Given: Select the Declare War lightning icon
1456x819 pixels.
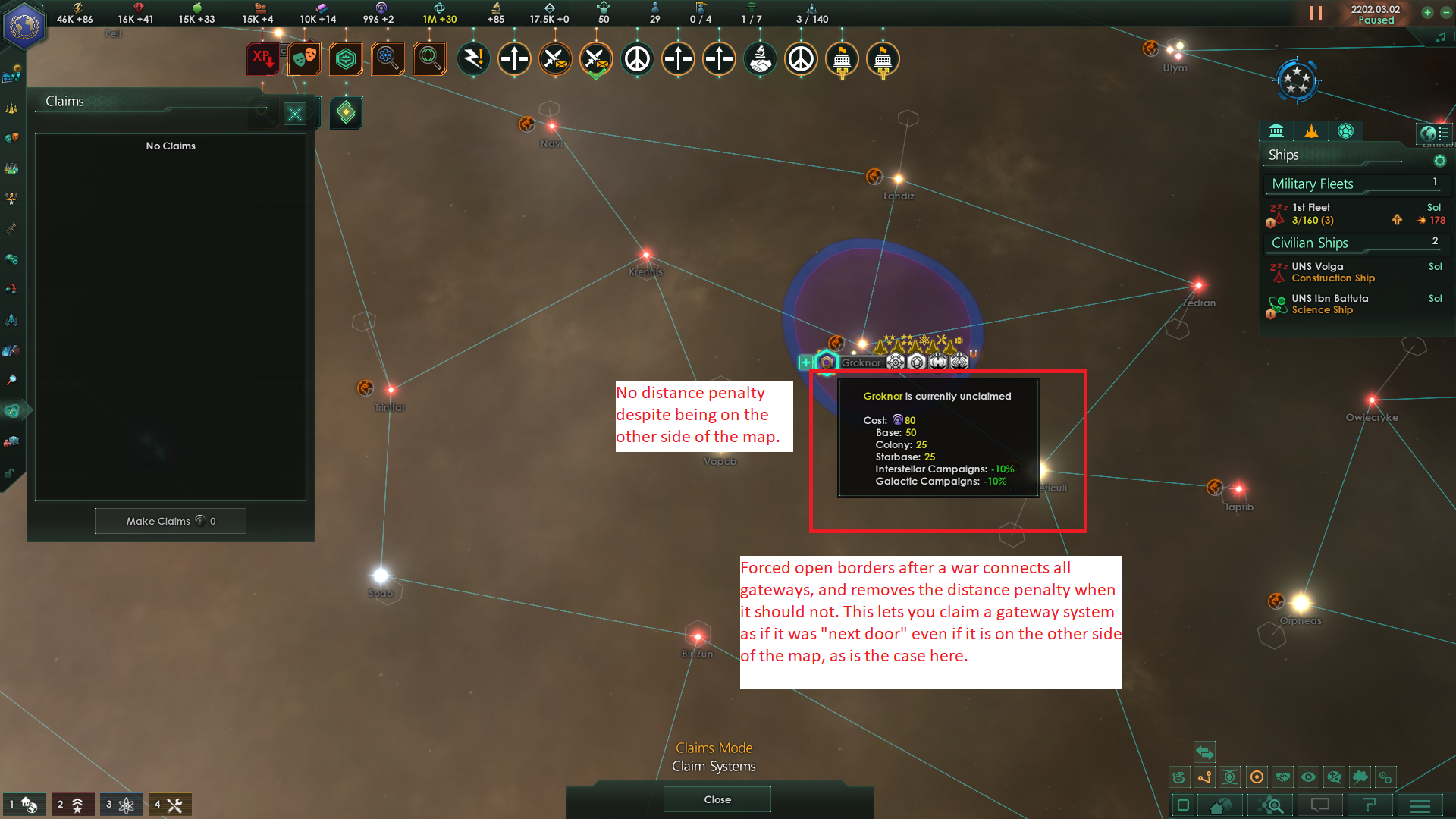Looking at the screenshot, I should point(474,58).
